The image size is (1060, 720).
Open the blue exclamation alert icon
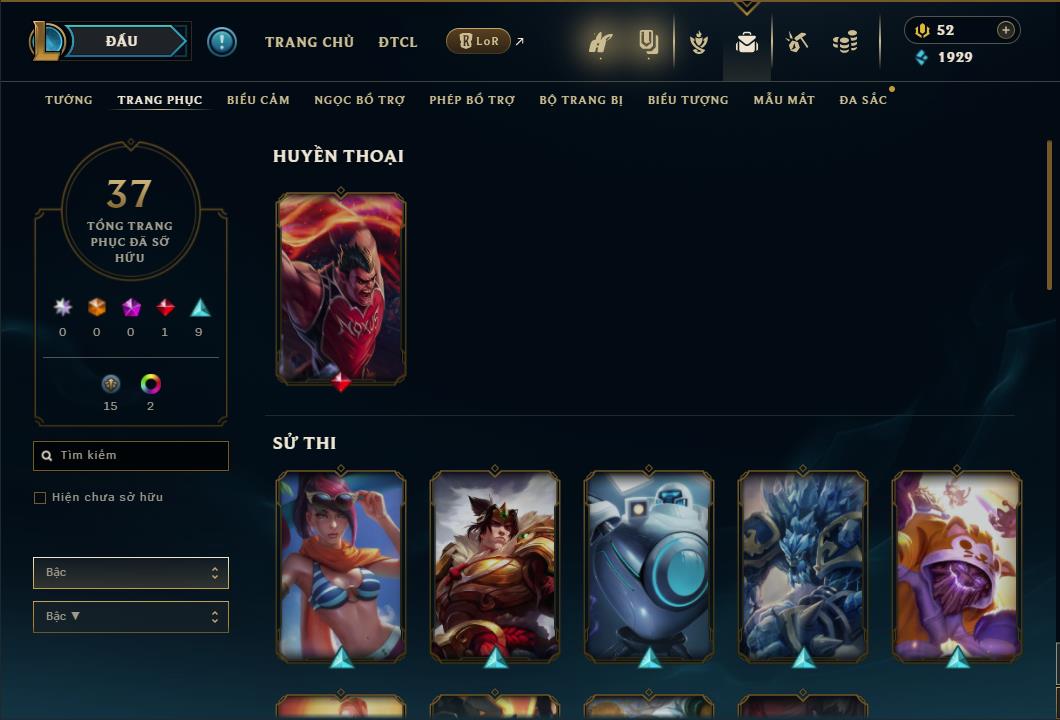(222, 42)
